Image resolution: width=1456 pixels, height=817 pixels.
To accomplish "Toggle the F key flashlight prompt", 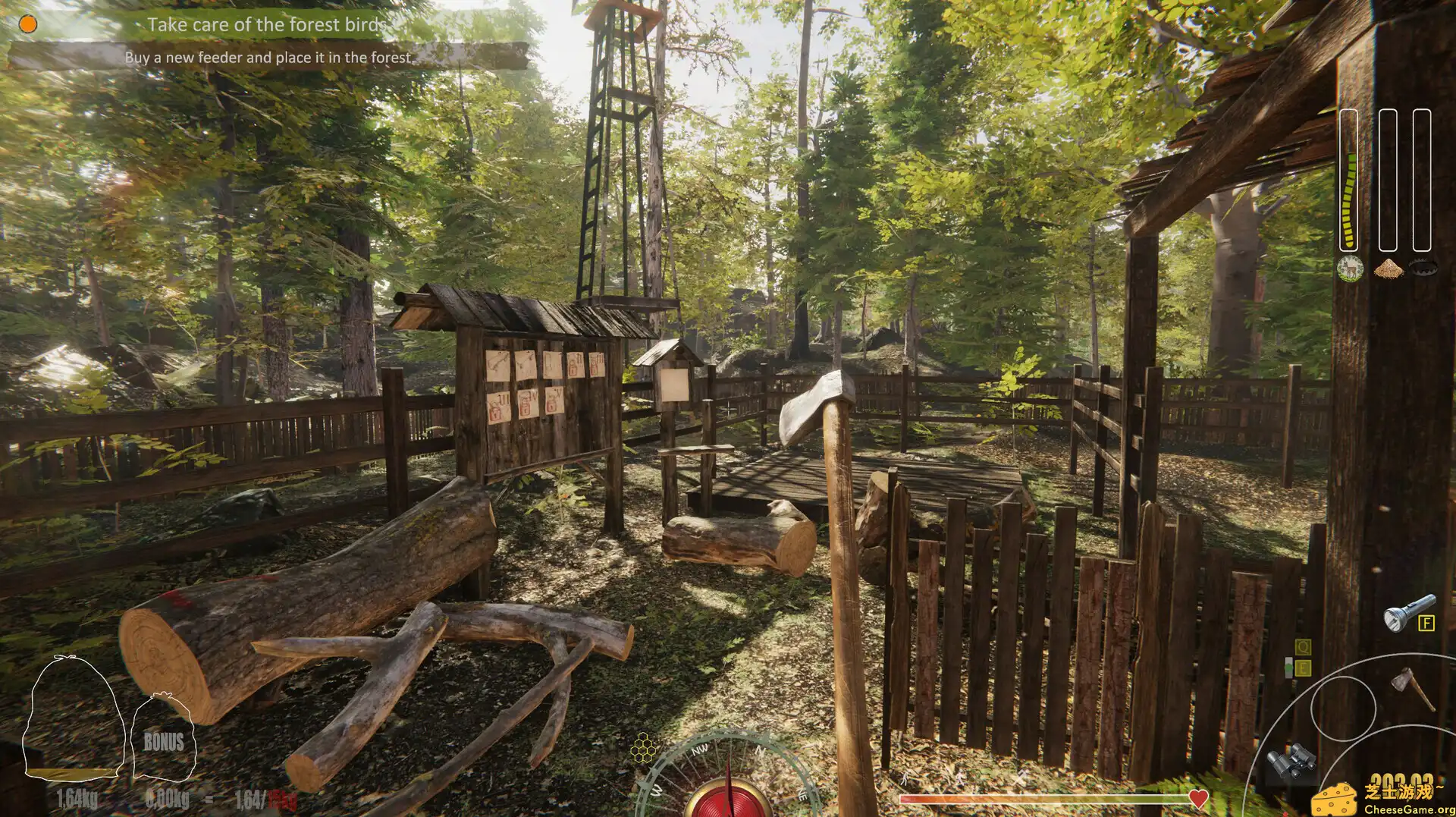I will click(x=1426, y=623).
